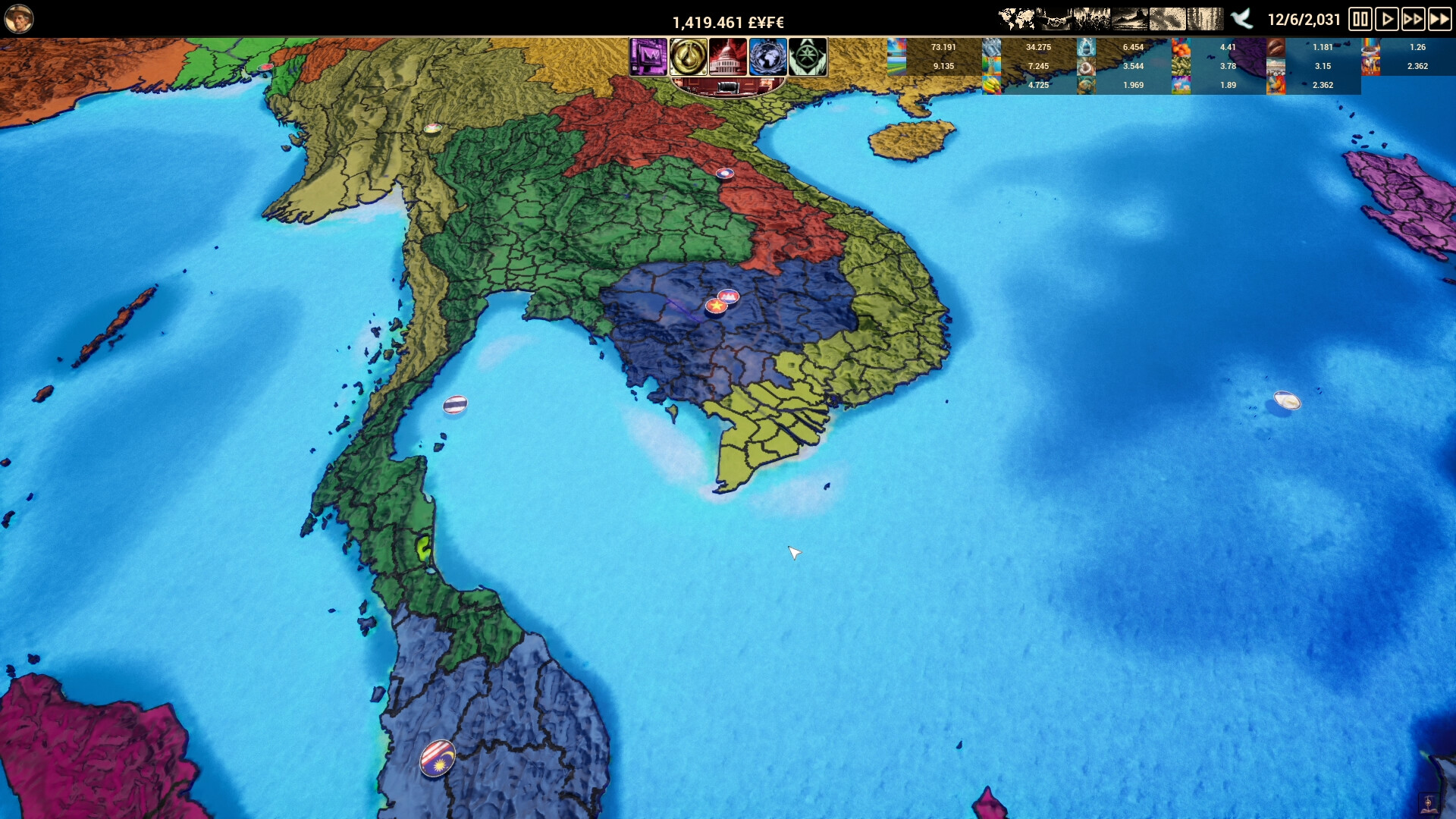Open the United Nations globe panel

tap(768, 57)
